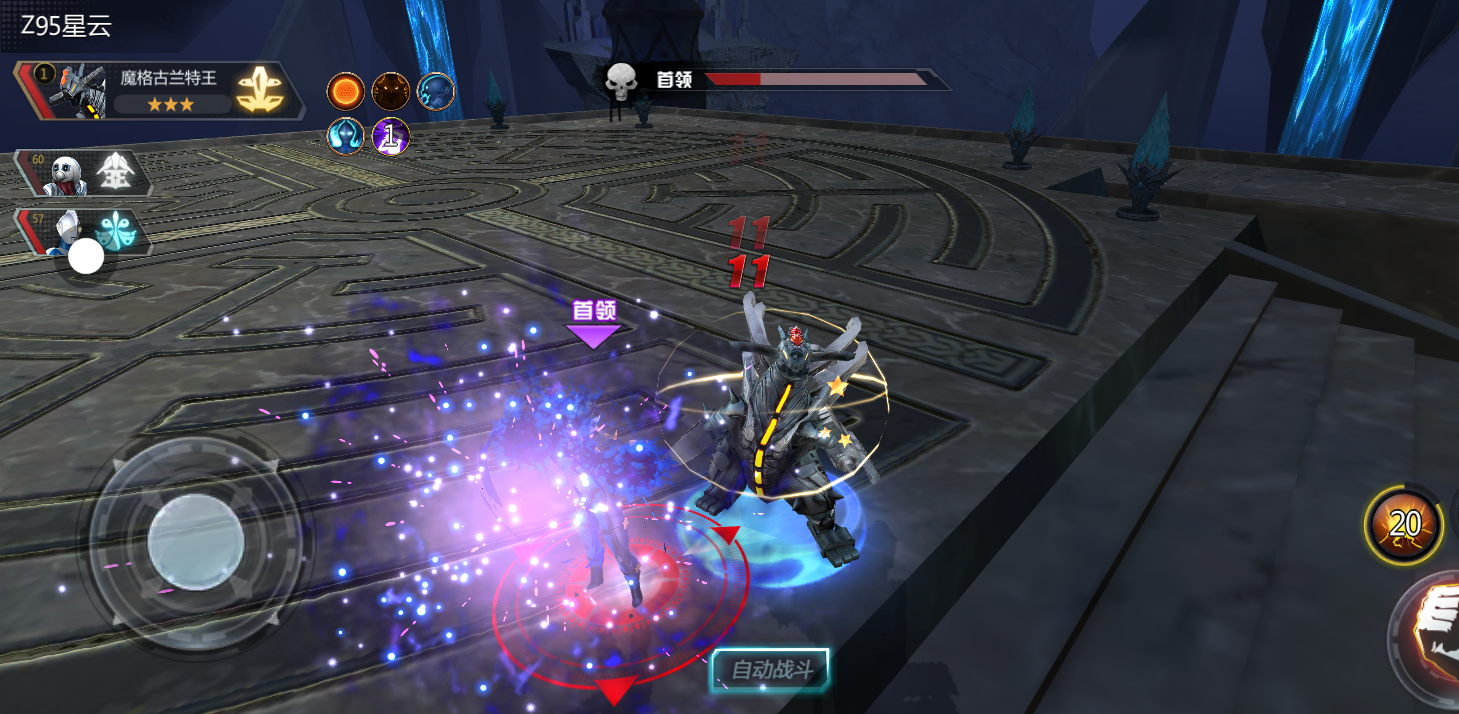The image size is (1459, 714).
Task: Activate the ground-smash skill showing 20
Action: [x=1404, y=524]
